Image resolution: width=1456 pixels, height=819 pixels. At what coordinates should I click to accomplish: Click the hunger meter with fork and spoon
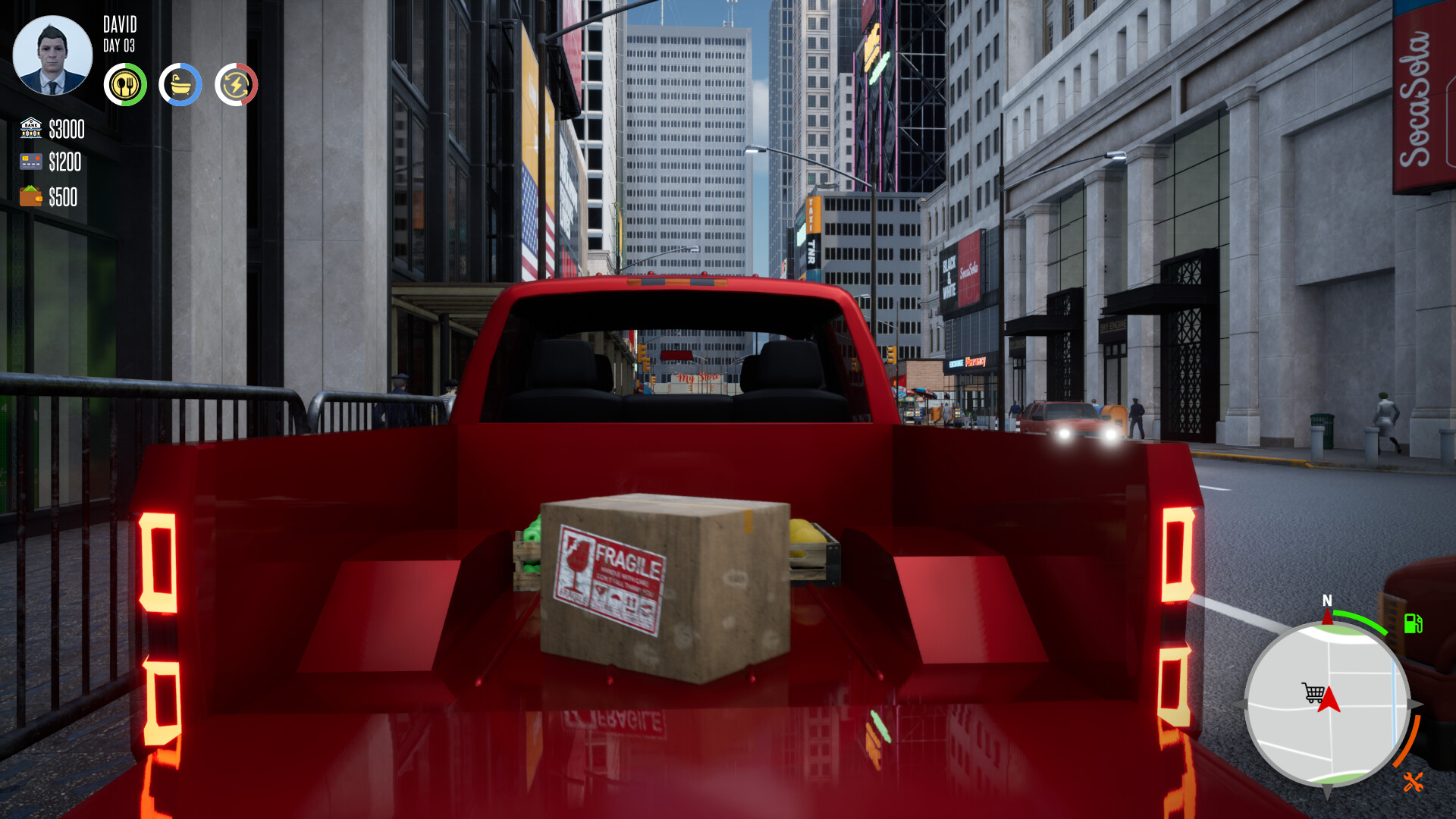point(124,85)
